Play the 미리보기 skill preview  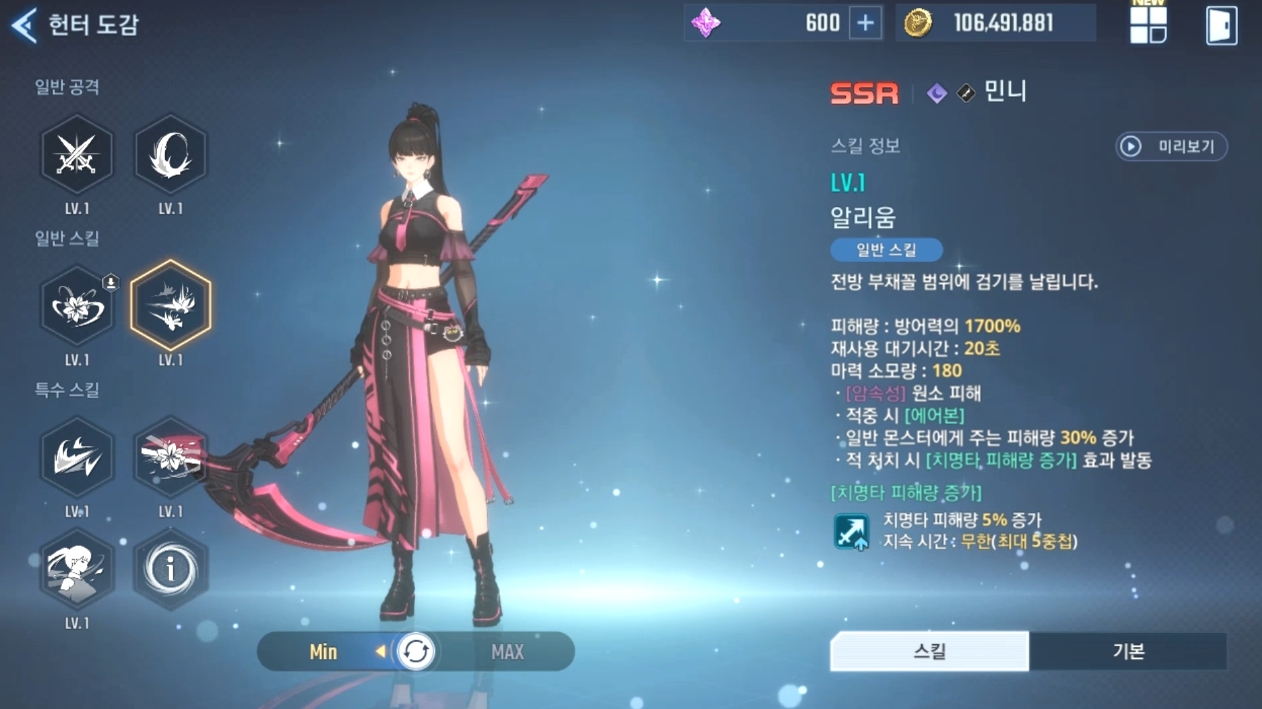coord(1171,147)
